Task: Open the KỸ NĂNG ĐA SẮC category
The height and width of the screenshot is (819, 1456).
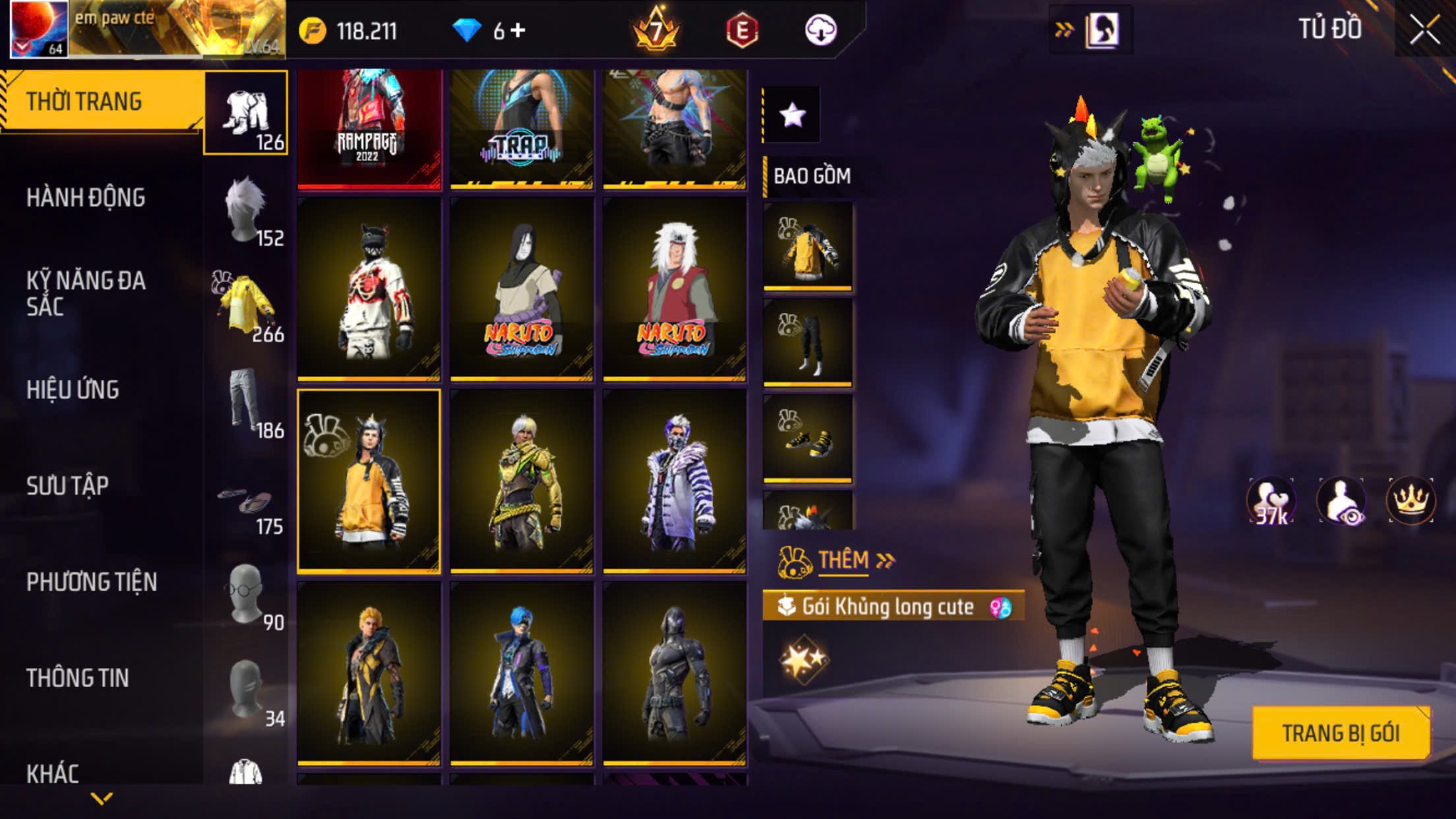Action: tap(86, 293)
